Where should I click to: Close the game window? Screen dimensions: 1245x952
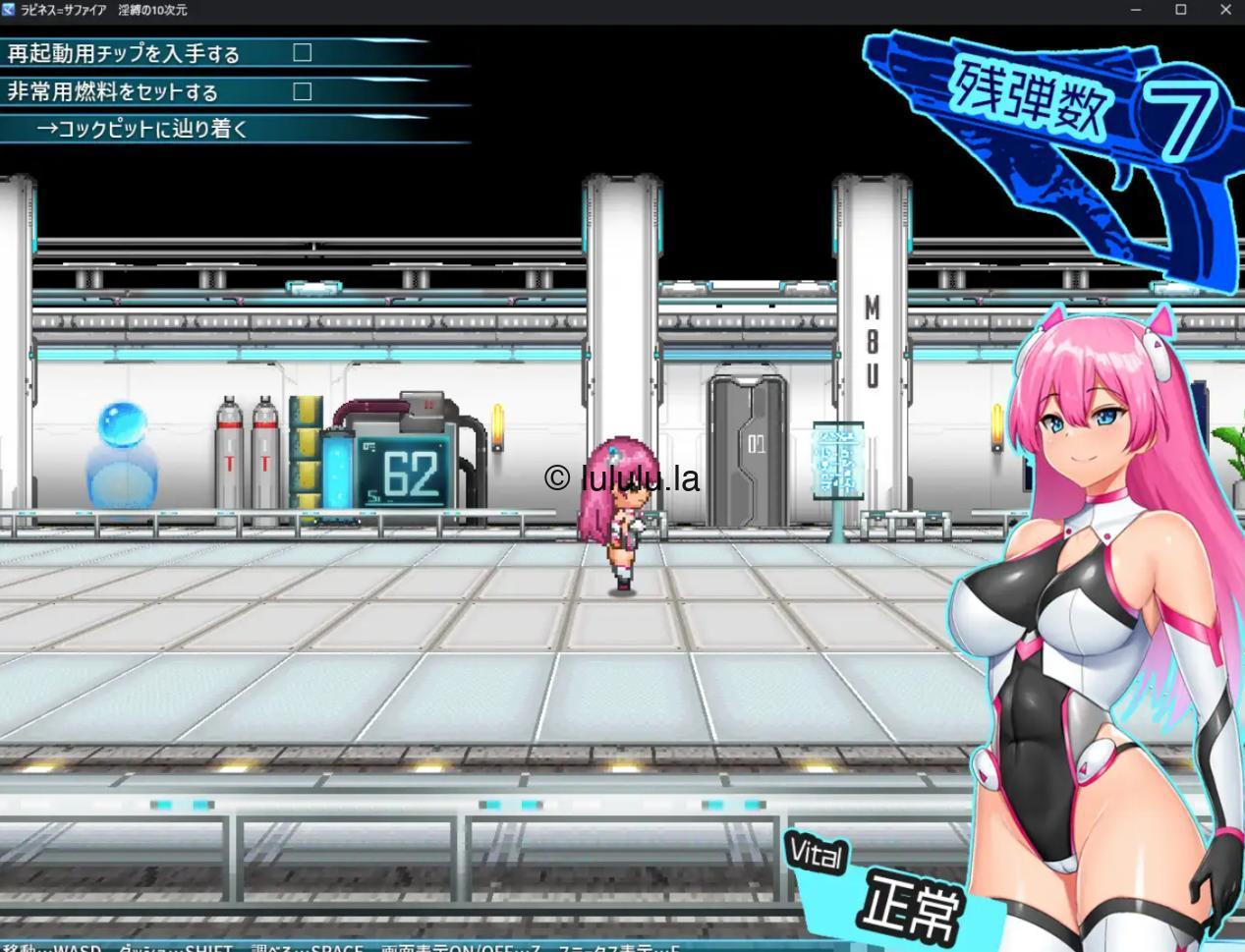[1225, 10]
